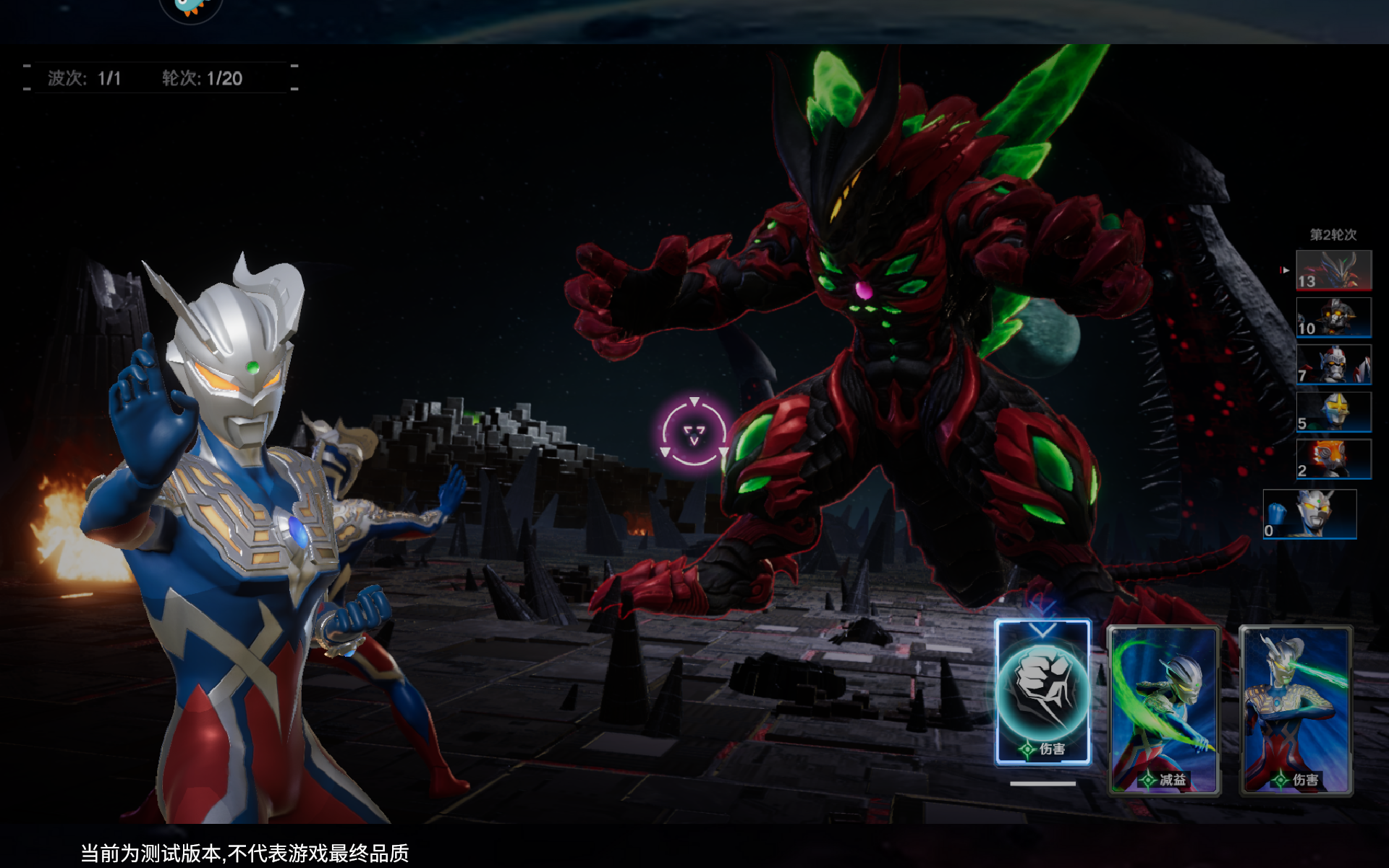
Task: Choose the yellow-cross-faced hero portrait numbered 5
Action: (x=1333, y=412)
